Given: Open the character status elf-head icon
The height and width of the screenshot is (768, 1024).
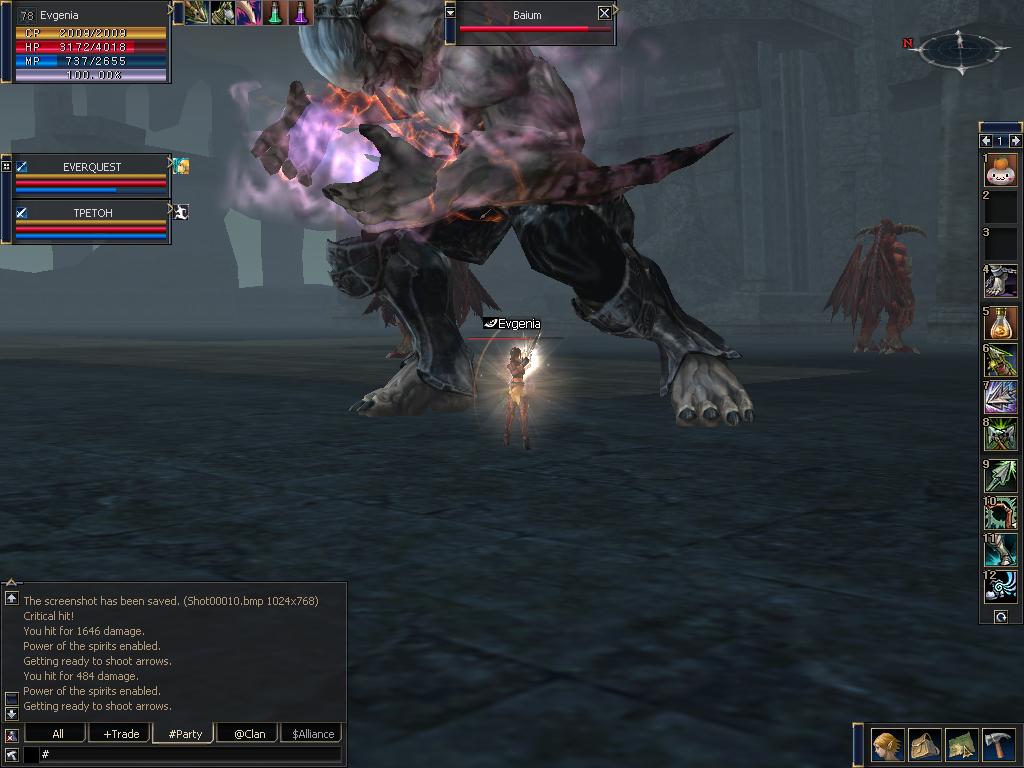Looking at the screenshot, I should pyautogui.click(x=887, y=745).
